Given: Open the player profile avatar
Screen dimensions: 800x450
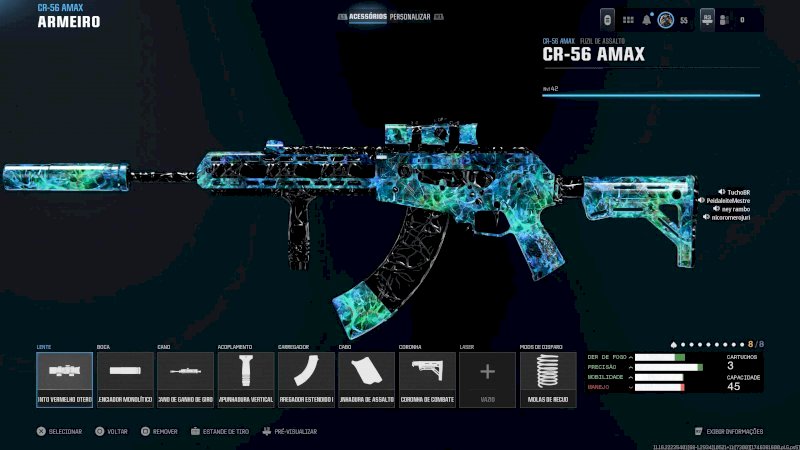Looking at the screenshot, I should pos(665,19).
